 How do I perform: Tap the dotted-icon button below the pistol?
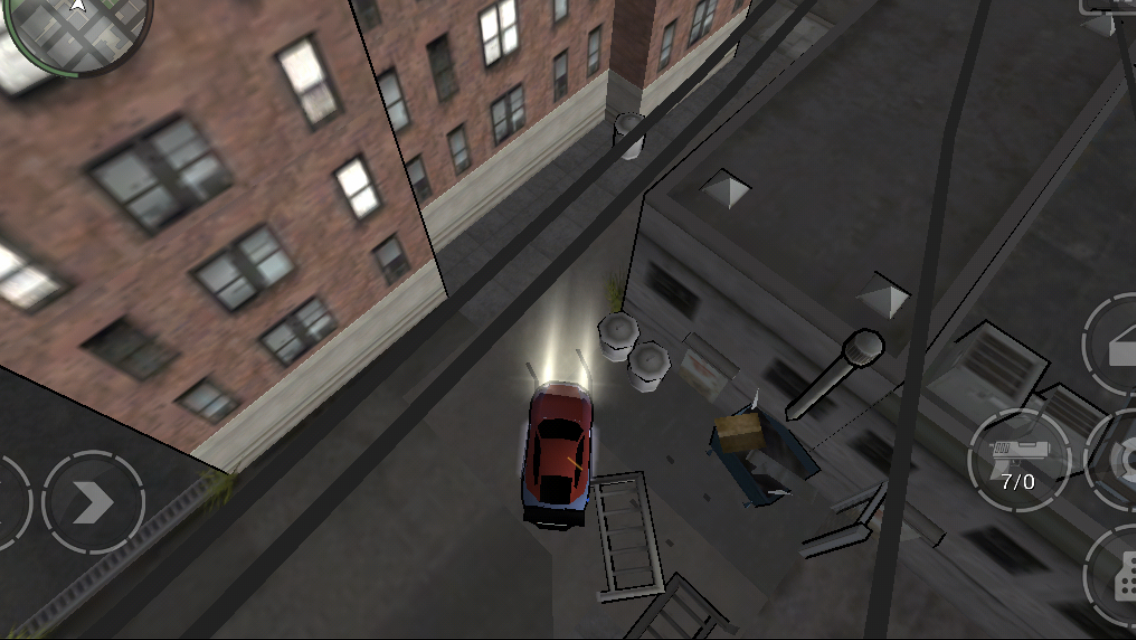point(1117,573)
